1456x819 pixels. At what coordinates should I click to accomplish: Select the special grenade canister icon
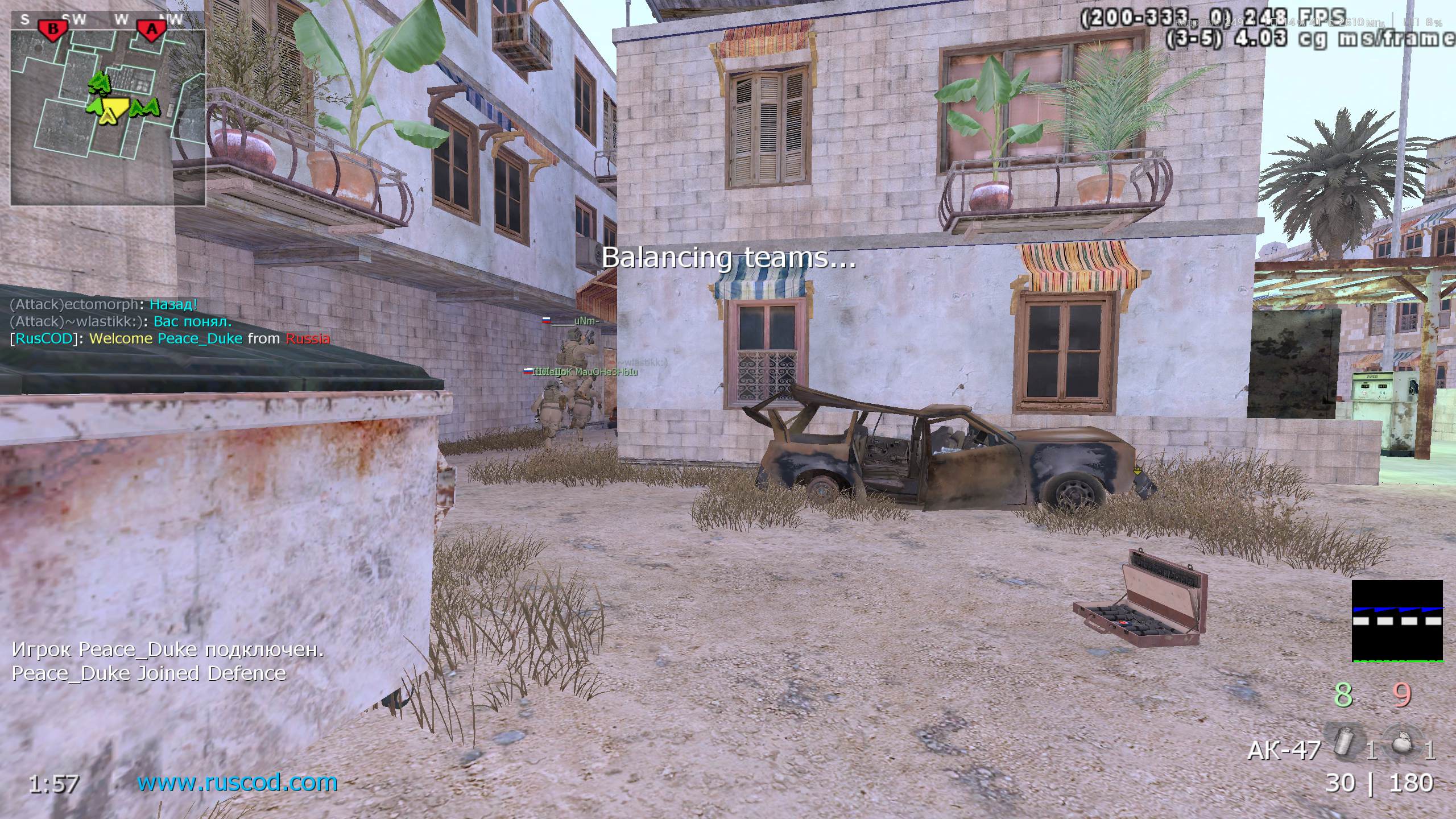(1345, 741)
